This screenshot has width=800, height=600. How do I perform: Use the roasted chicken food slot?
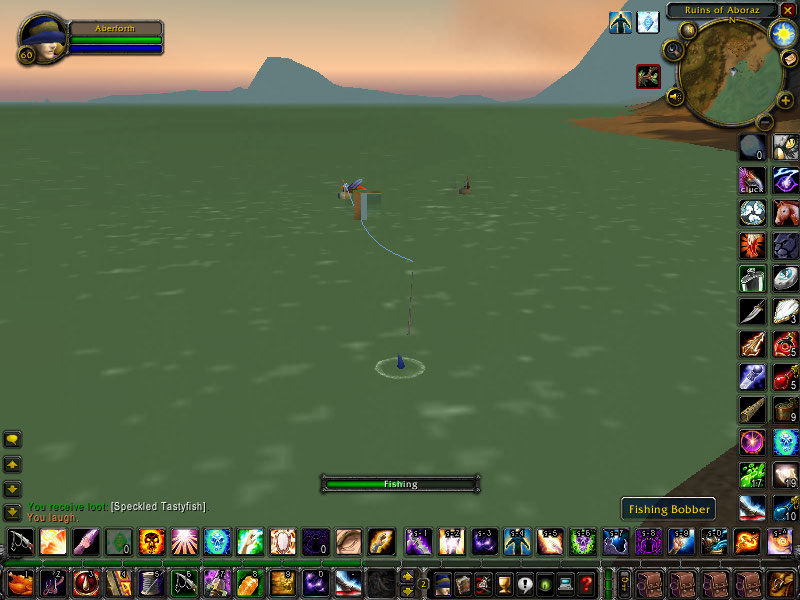click(21, 582)
